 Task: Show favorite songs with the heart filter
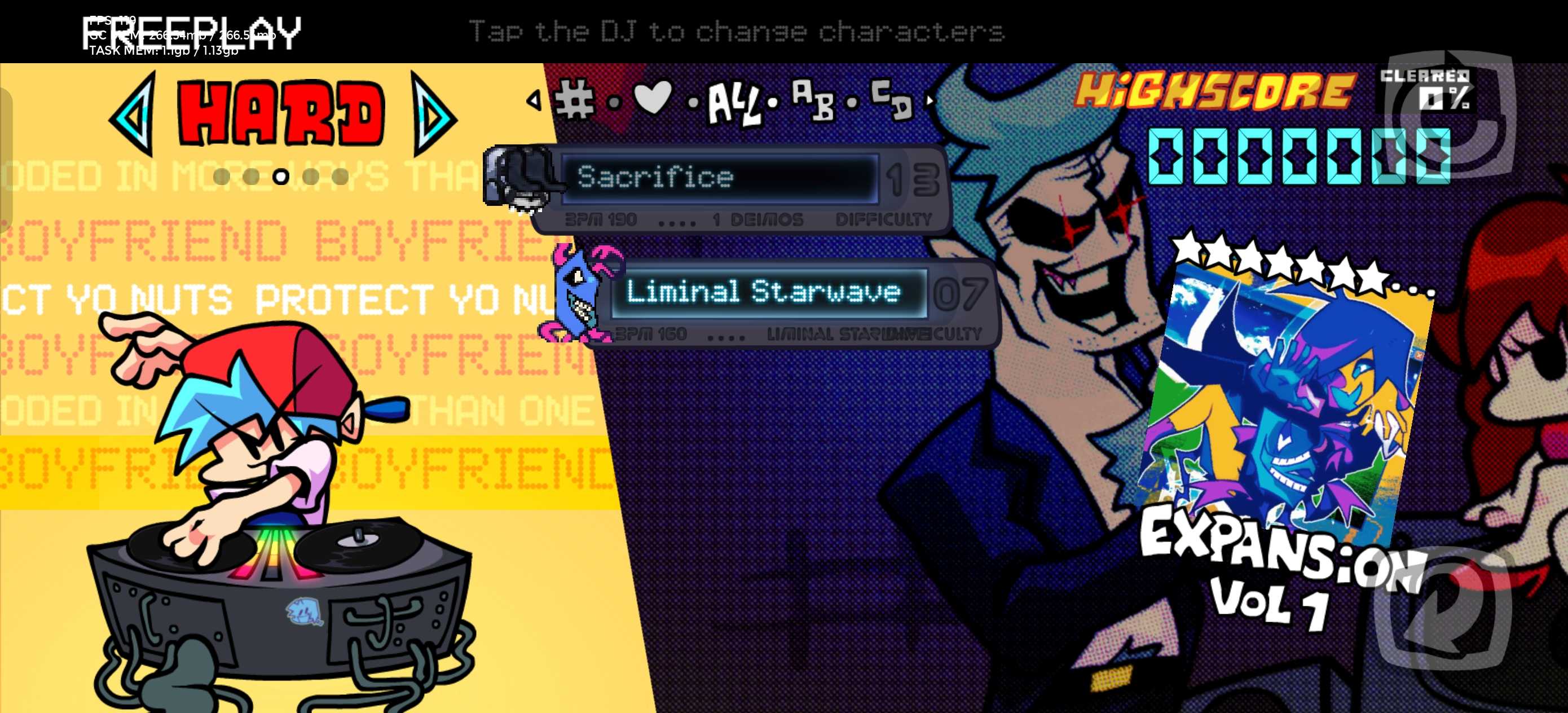(x=652, y=98)
